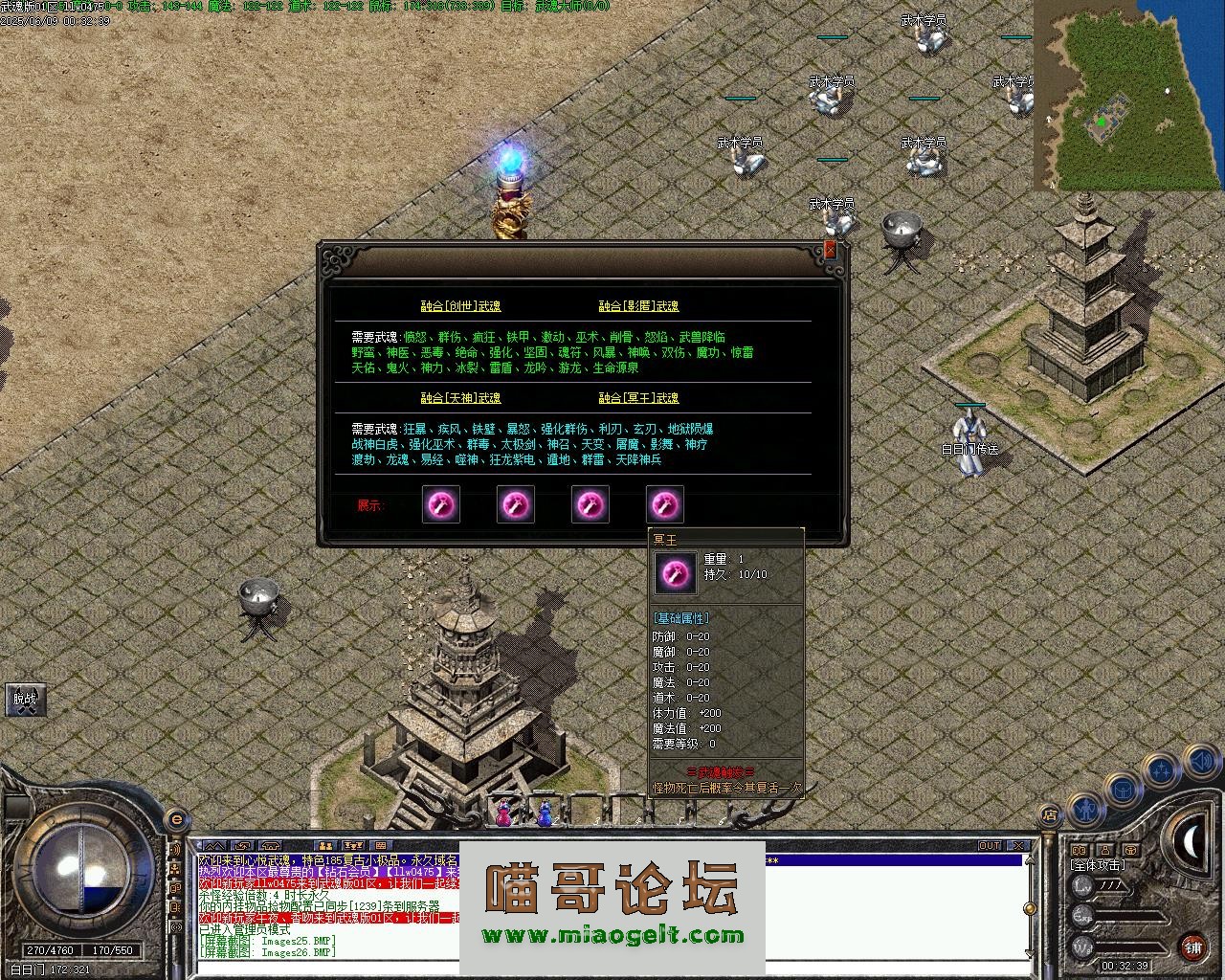Use the red potion in the belt
The image size is (1225, 980).
coord(503,814)
